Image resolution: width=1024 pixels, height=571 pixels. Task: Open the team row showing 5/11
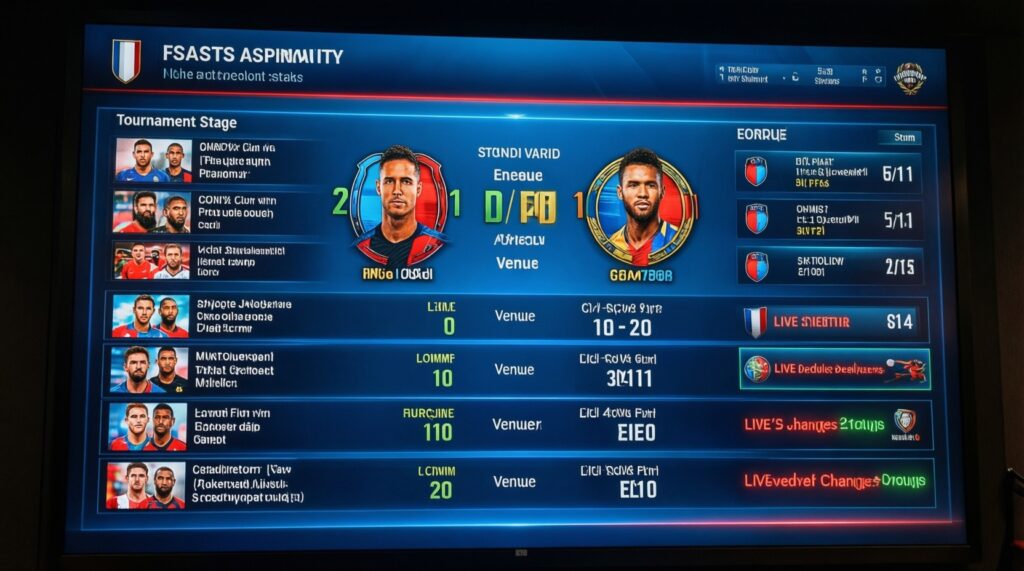point(828,172)
